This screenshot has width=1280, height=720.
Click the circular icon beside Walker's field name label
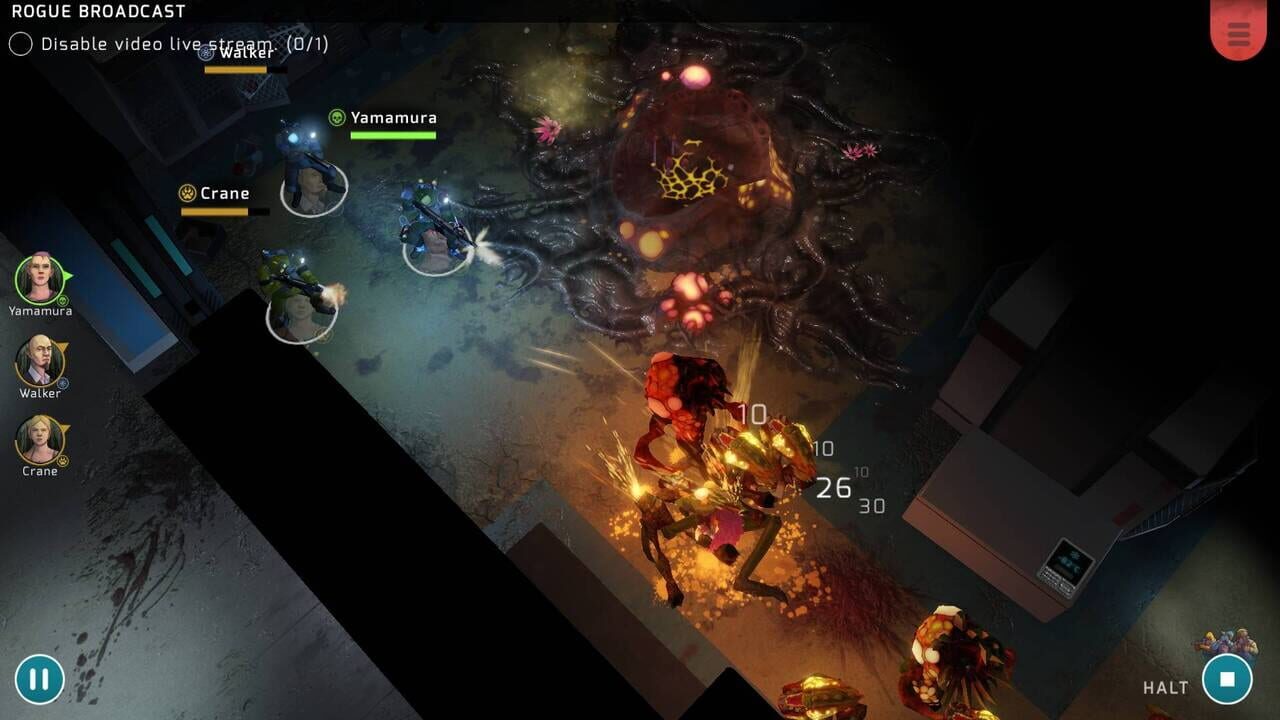tap(205, 52)
